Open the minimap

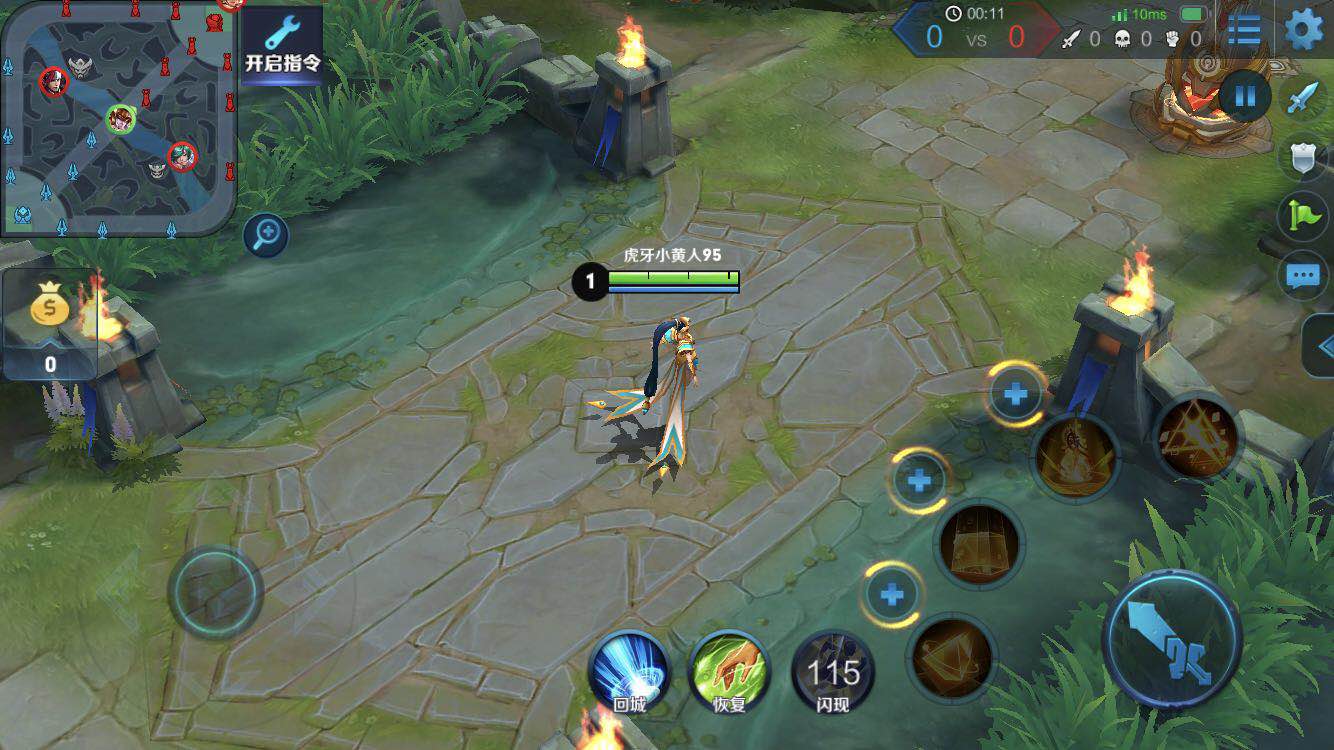(x=118, y=118)
